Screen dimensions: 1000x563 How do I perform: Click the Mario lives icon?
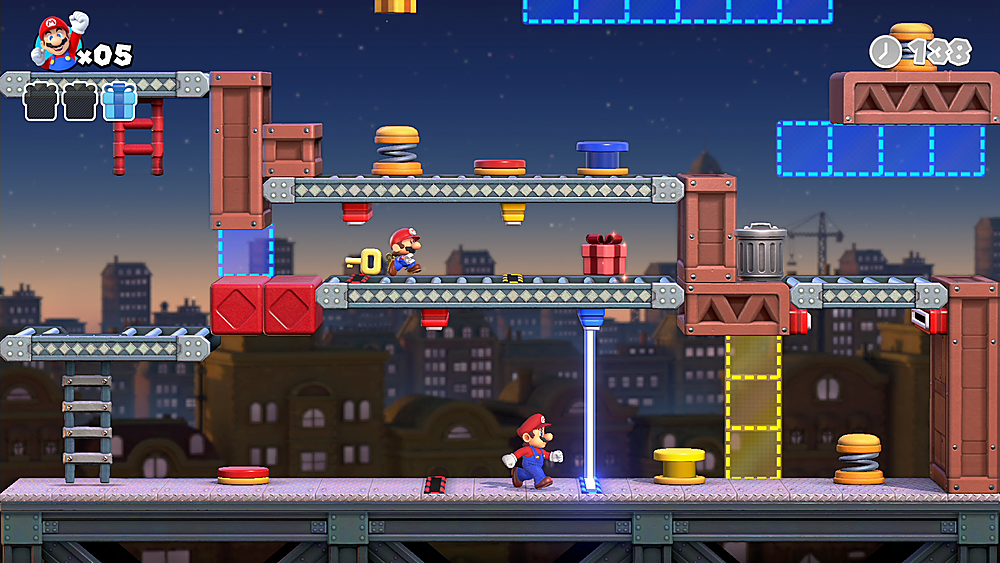[x=60, y=42]
